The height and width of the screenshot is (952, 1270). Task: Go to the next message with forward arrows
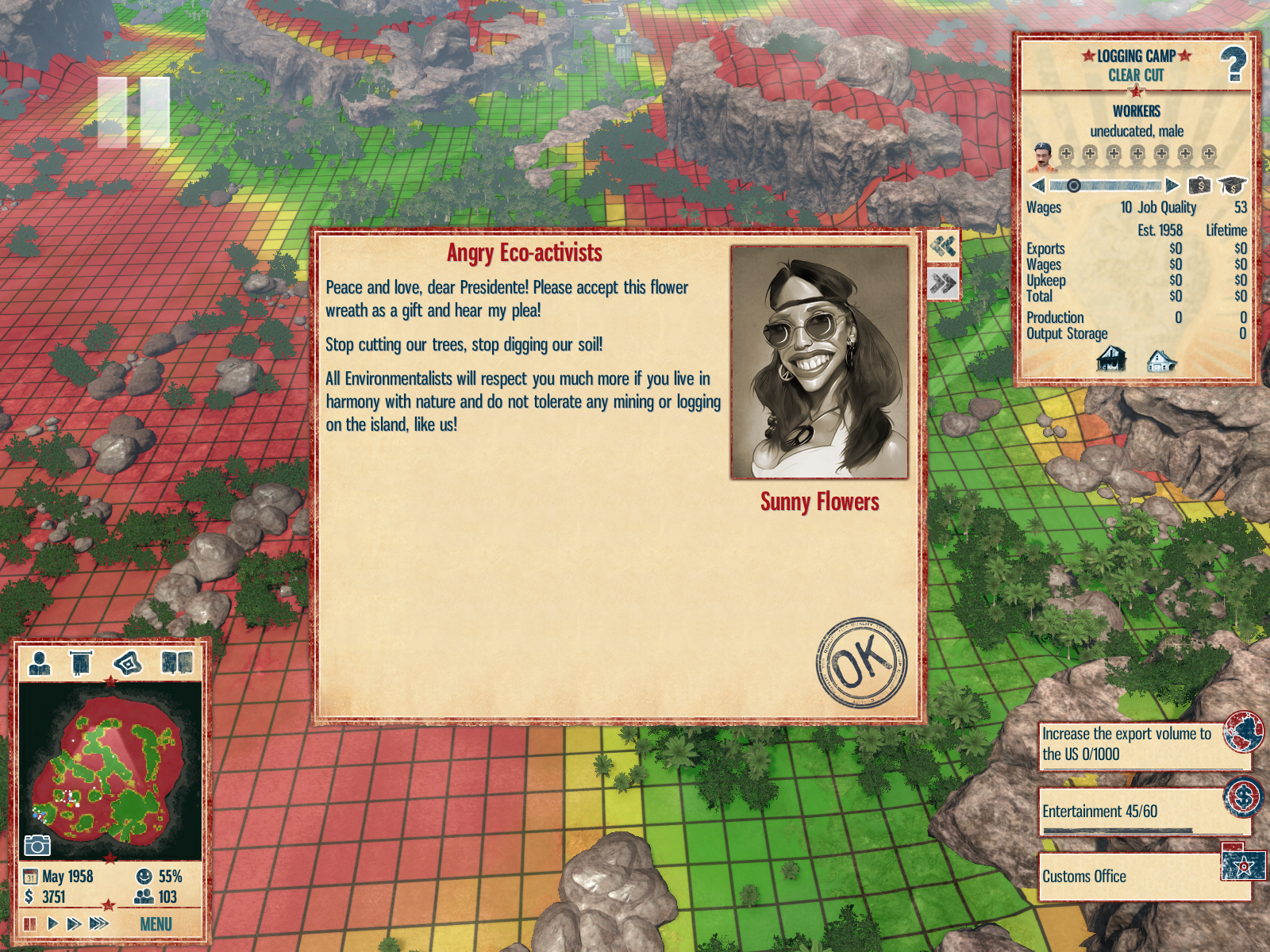943,283
